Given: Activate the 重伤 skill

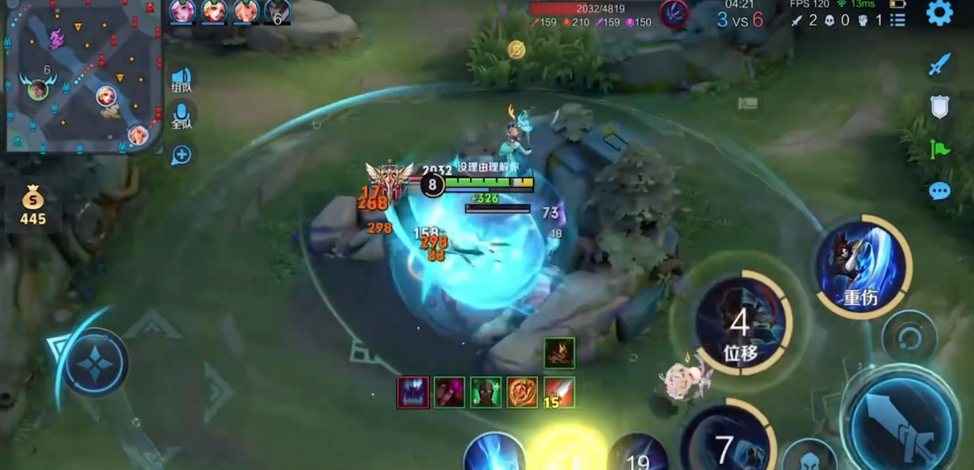Looking at the screenshot, I should coord(861,266).
